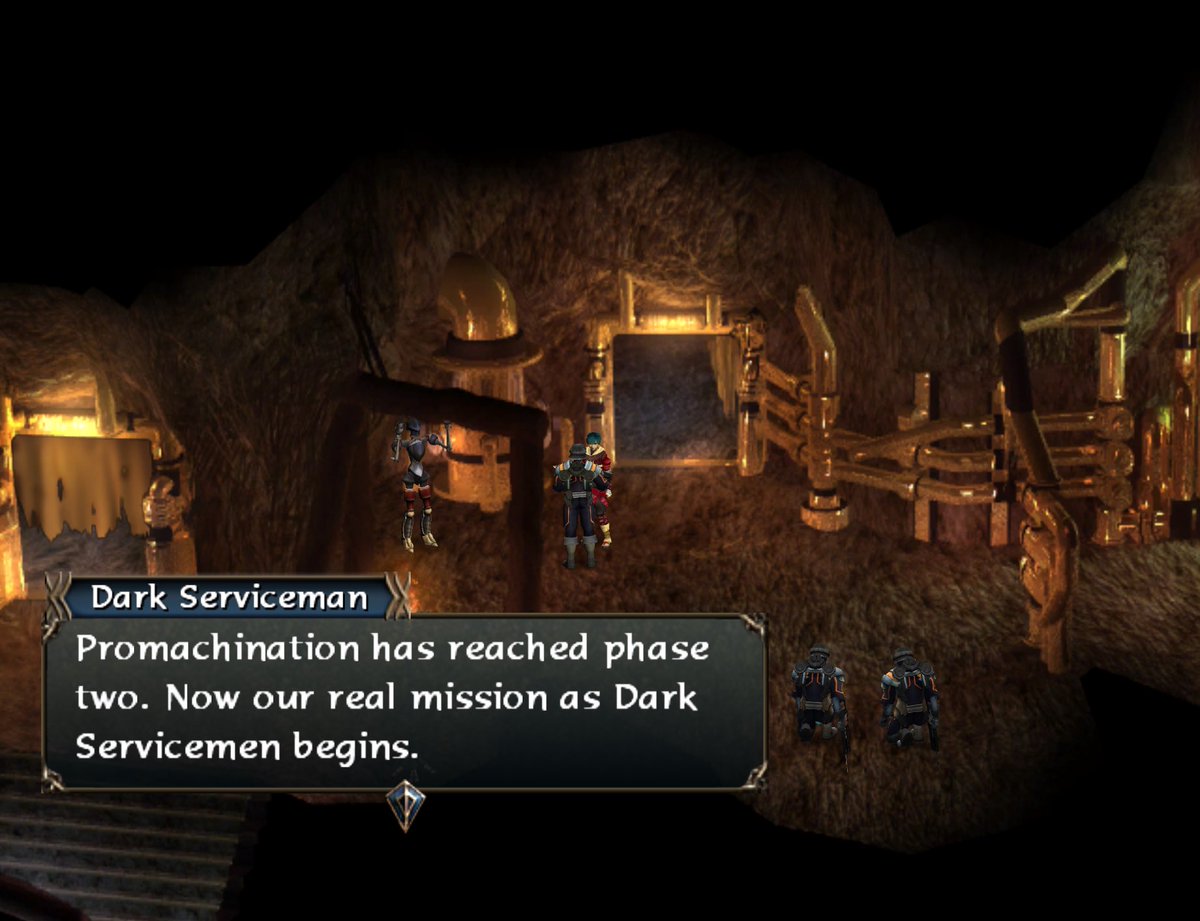The width and height of the screenshot is (1200, 921).
Task: Advance dialogue with the blue arrow indicator
Action: [406, 804]
